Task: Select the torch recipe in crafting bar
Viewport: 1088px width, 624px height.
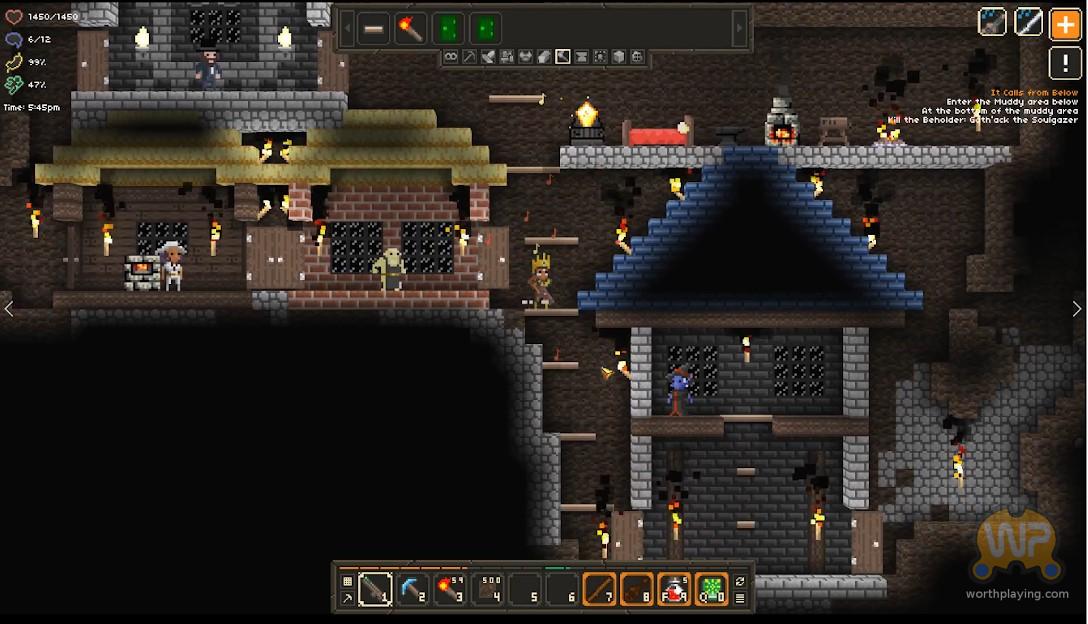Action: [411, 28]
